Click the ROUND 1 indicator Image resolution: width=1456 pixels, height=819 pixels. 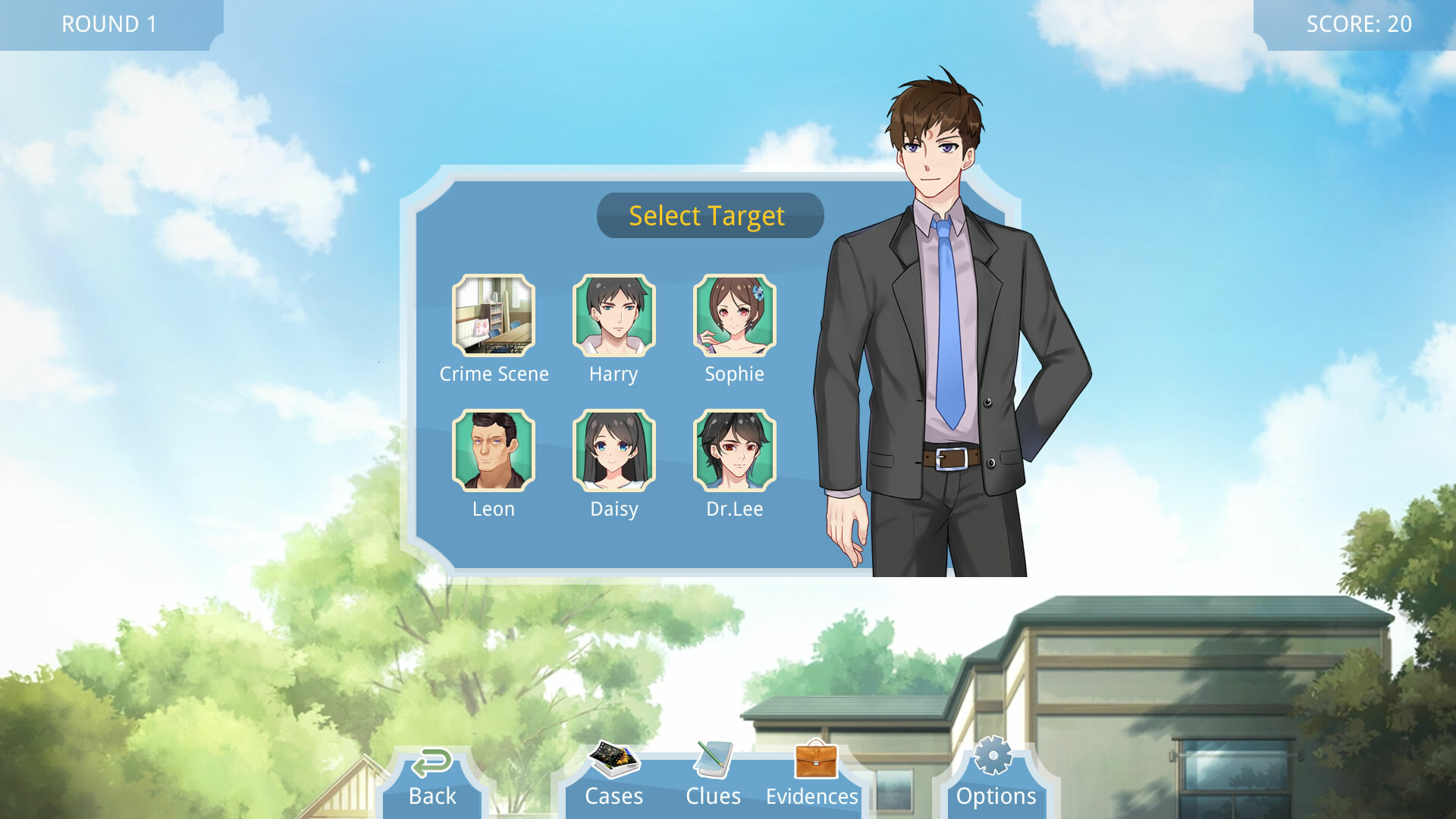tap(108, 24)
